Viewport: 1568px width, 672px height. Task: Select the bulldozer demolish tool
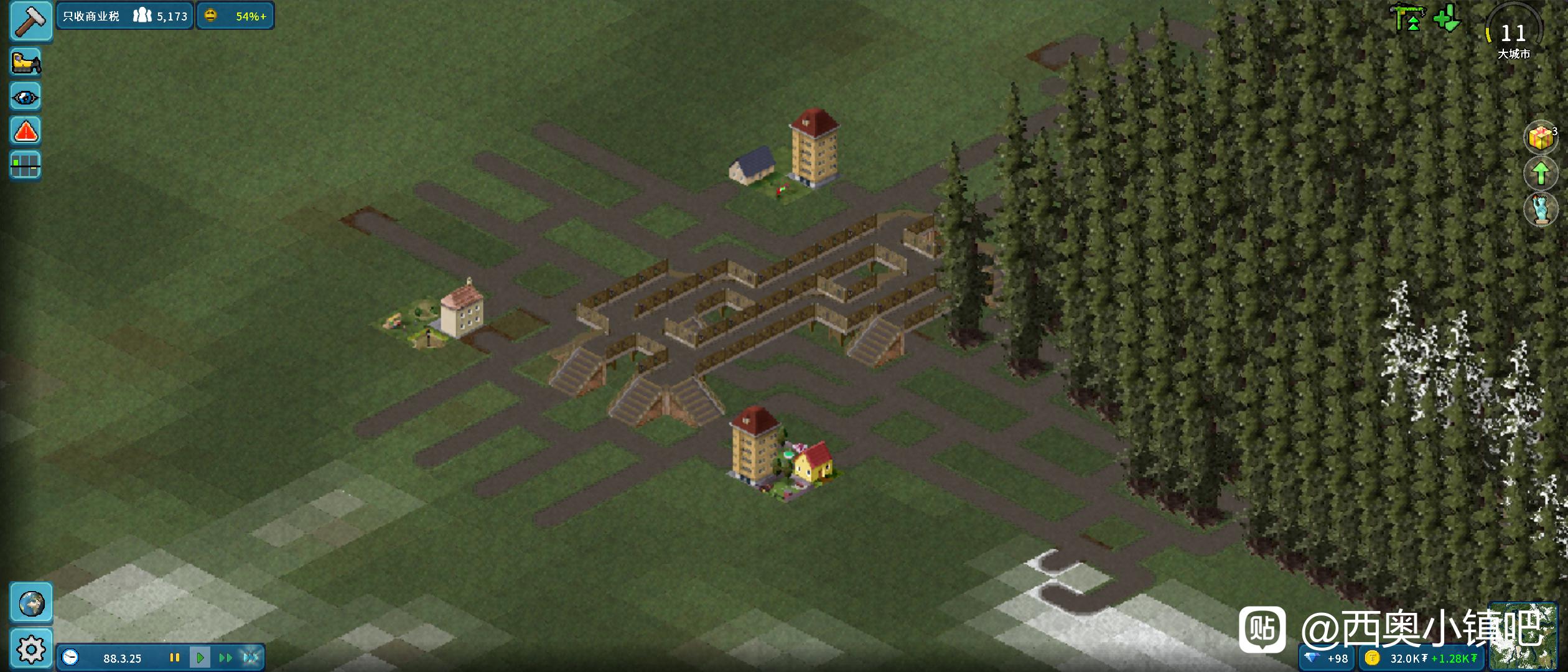(26, 62)
